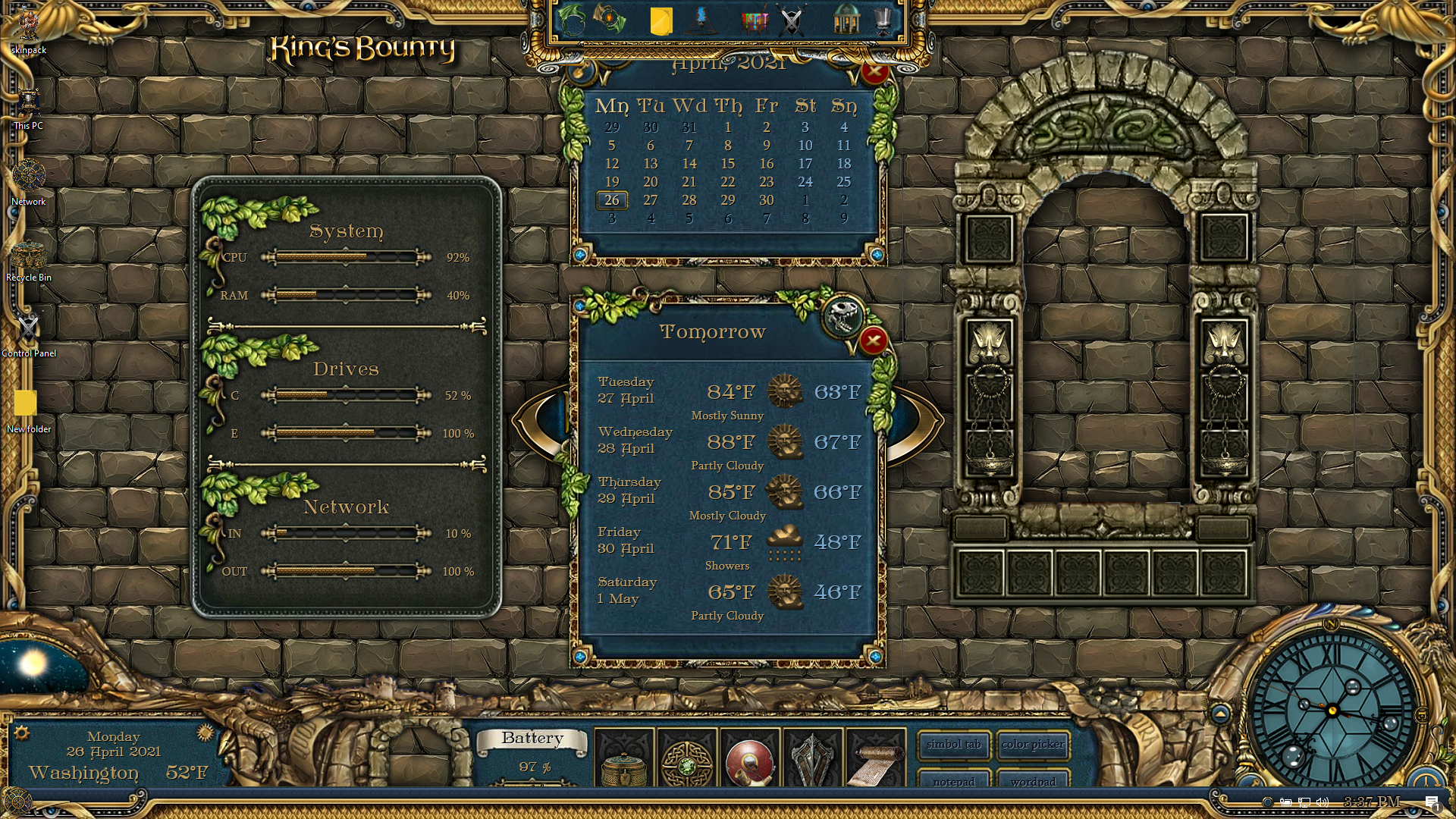Image resolution: width=1456 pixels, height=819 pixels.
Task: Open the paint-dripping cauldron dock icon
Action: (754, 20)
